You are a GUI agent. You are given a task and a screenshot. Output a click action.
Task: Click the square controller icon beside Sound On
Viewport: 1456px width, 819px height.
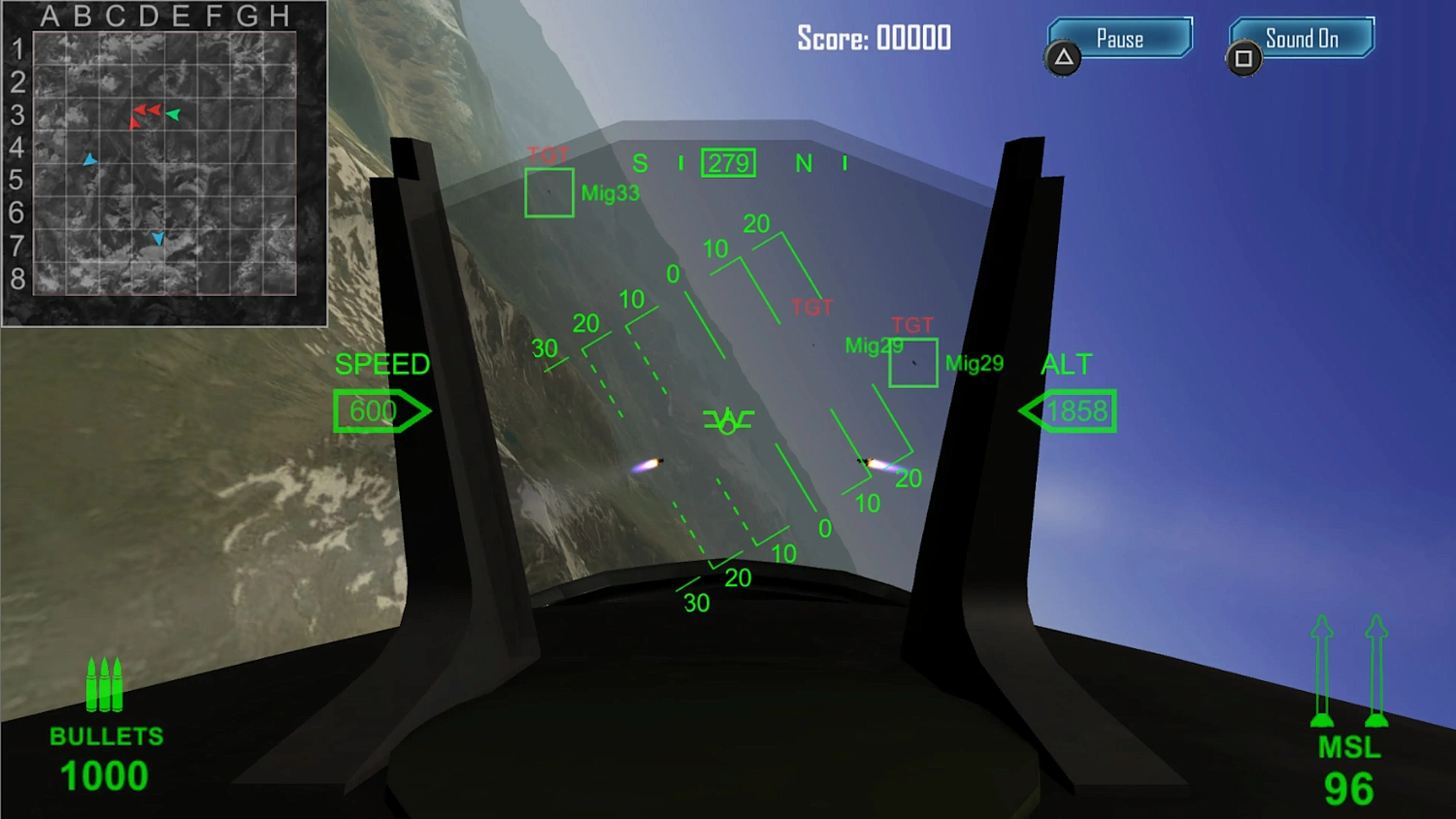1243,59
